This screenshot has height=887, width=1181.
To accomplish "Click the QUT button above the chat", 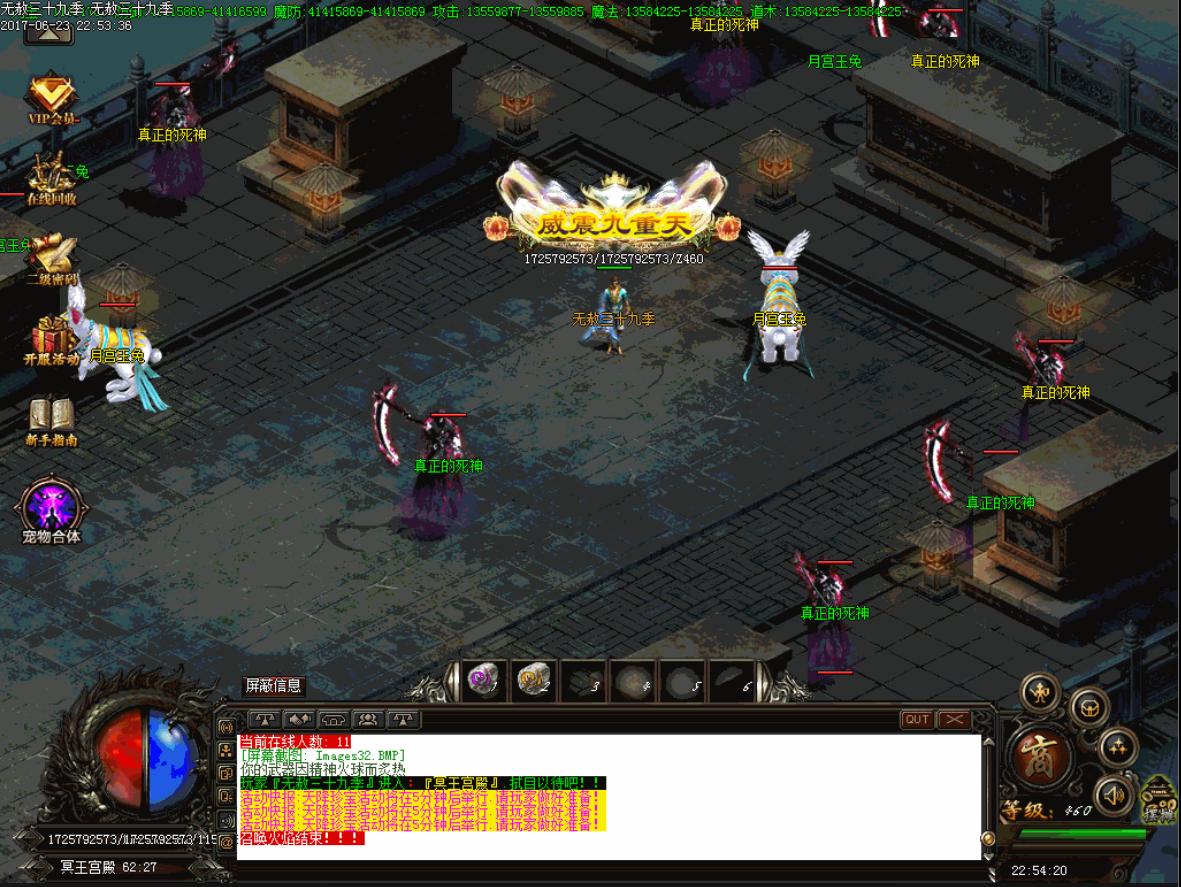I will click(917, 719).
